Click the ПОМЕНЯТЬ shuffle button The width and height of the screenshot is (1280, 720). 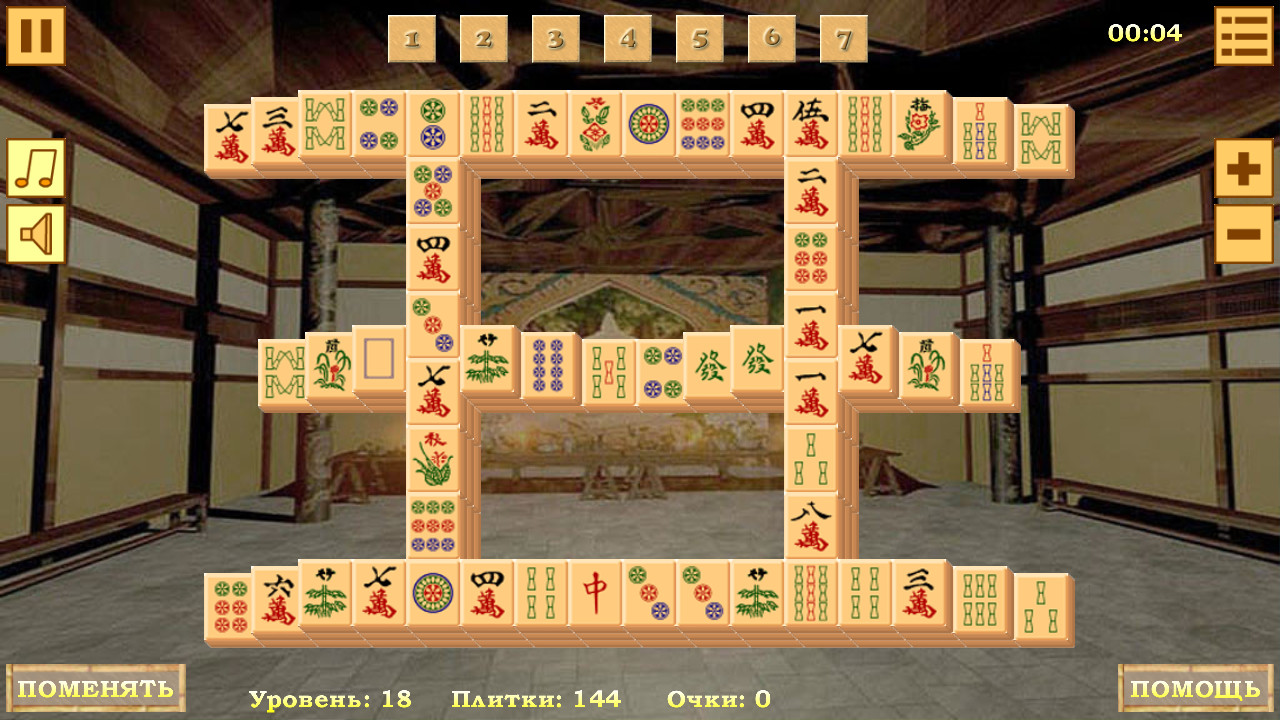coord(95,688)
